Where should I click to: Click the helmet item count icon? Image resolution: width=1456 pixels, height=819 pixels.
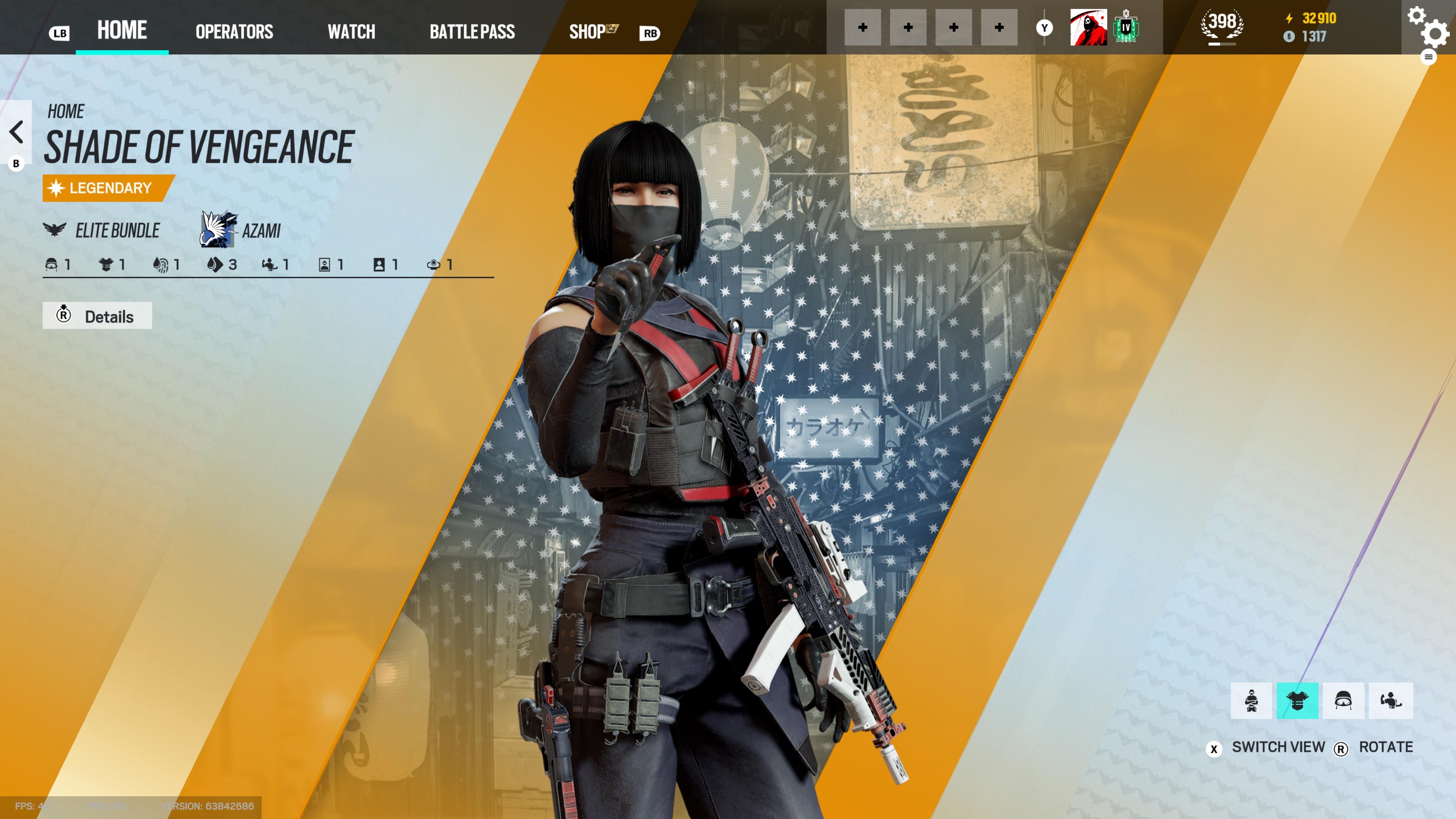pos(51,265)
